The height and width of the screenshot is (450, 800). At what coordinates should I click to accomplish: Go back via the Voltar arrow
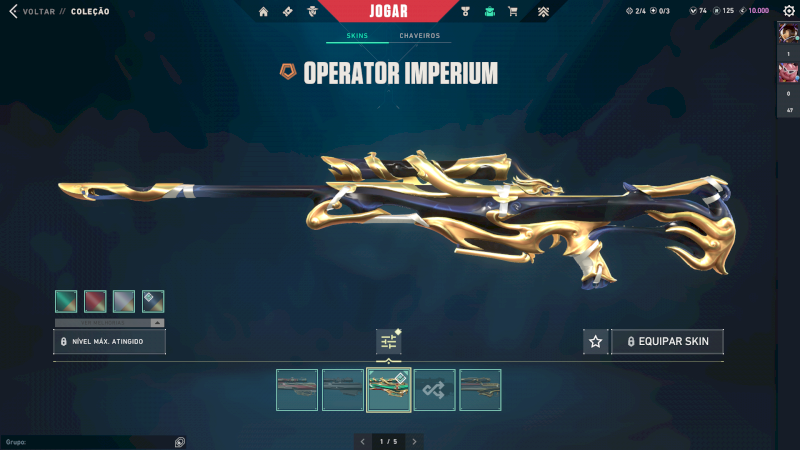pos(13,11)
